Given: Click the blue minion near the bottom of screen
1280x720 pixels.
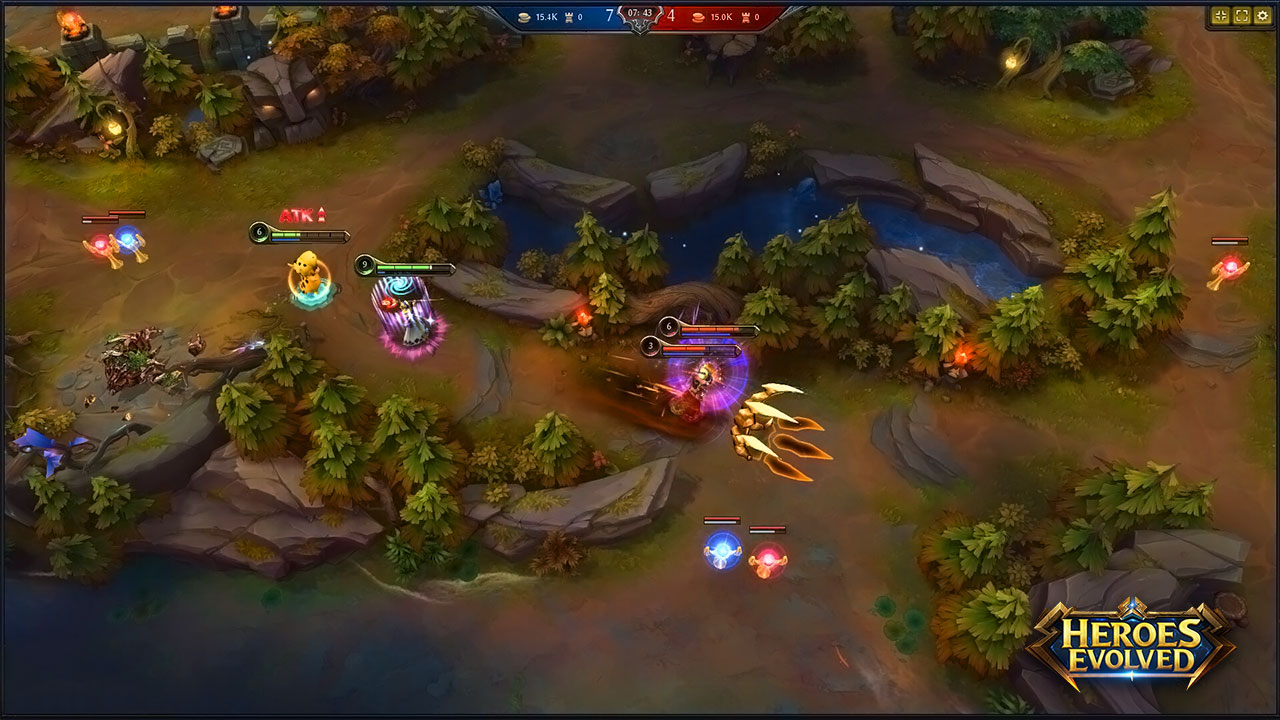Looking at the screenshot, I should (720, 551).
